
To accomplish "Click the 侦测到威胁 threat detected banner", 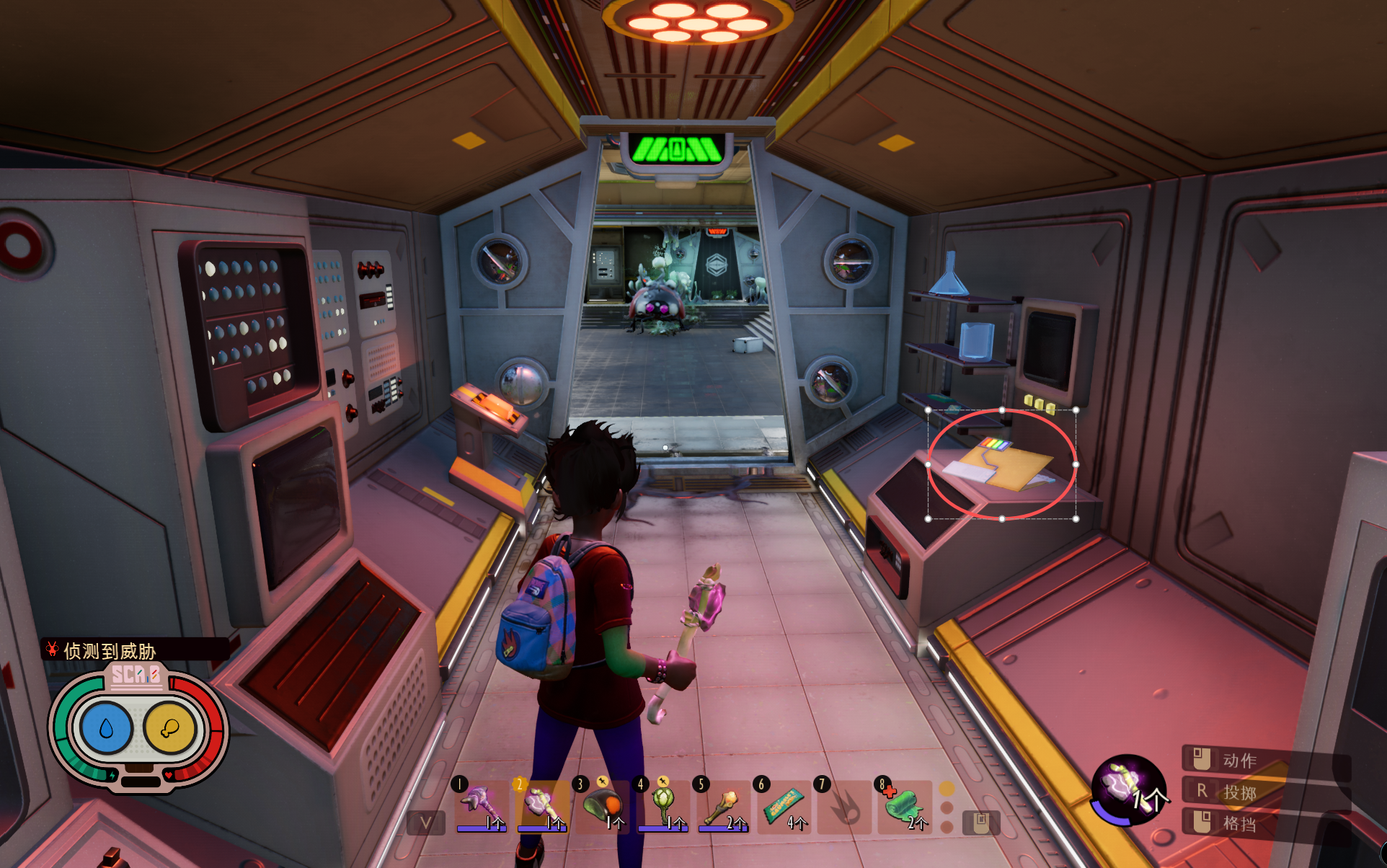I will click(110, 651).
